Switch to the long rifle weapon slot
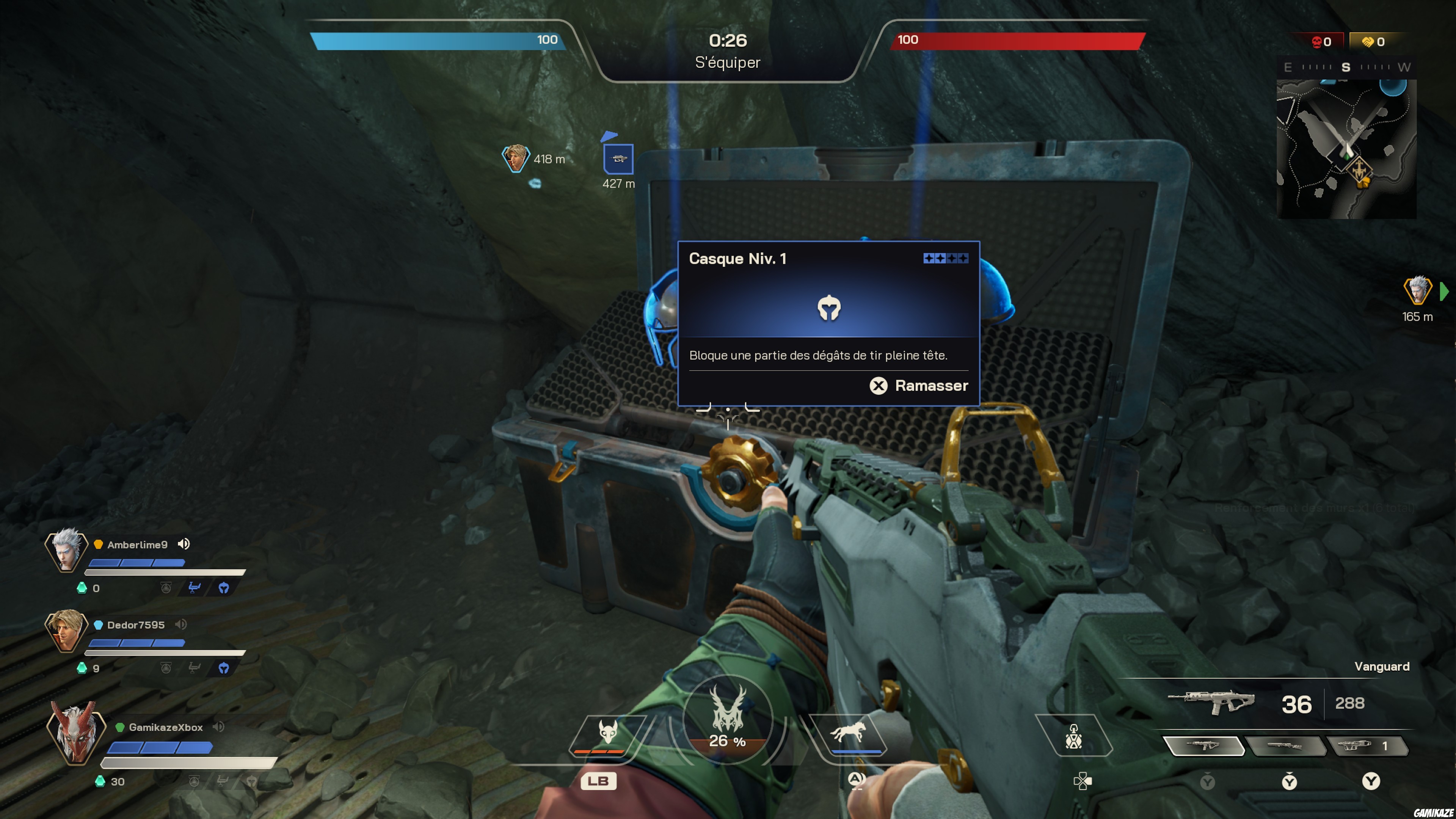This screenshot has width=1456, height=819. tap(1285, 745)
